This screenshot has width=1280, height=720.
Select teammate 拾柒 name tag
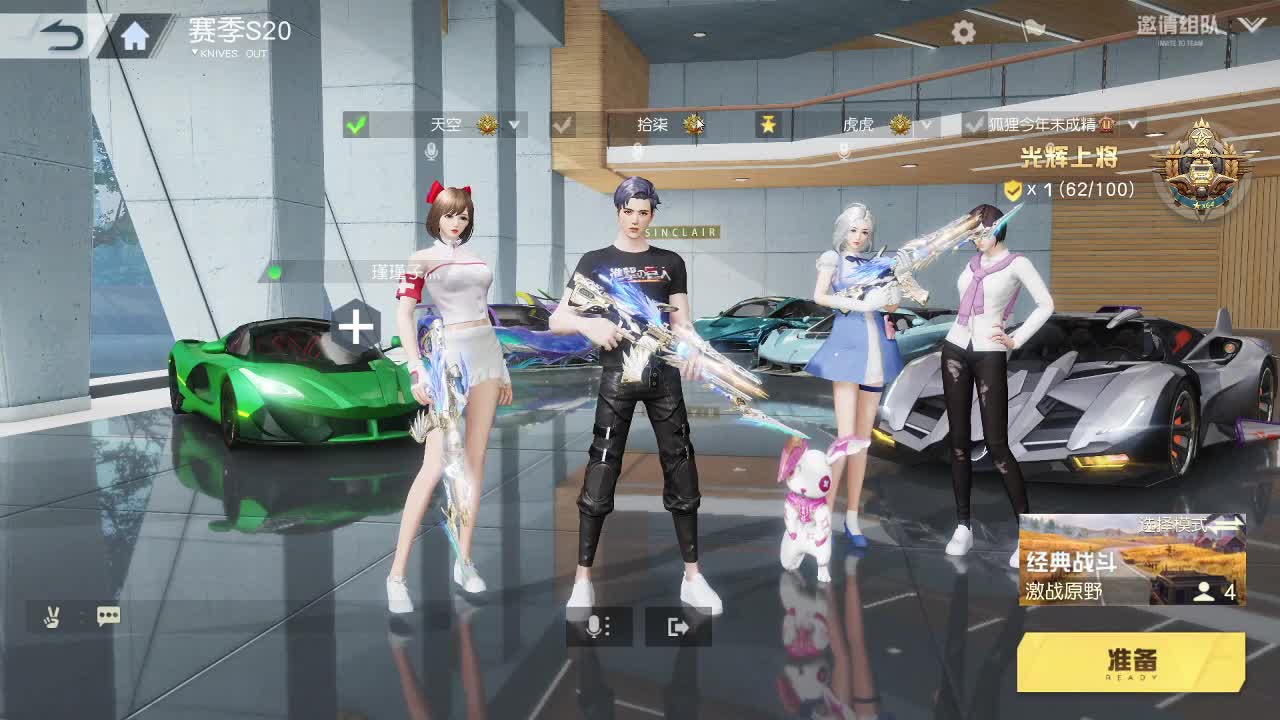click(x=652, y=125)
